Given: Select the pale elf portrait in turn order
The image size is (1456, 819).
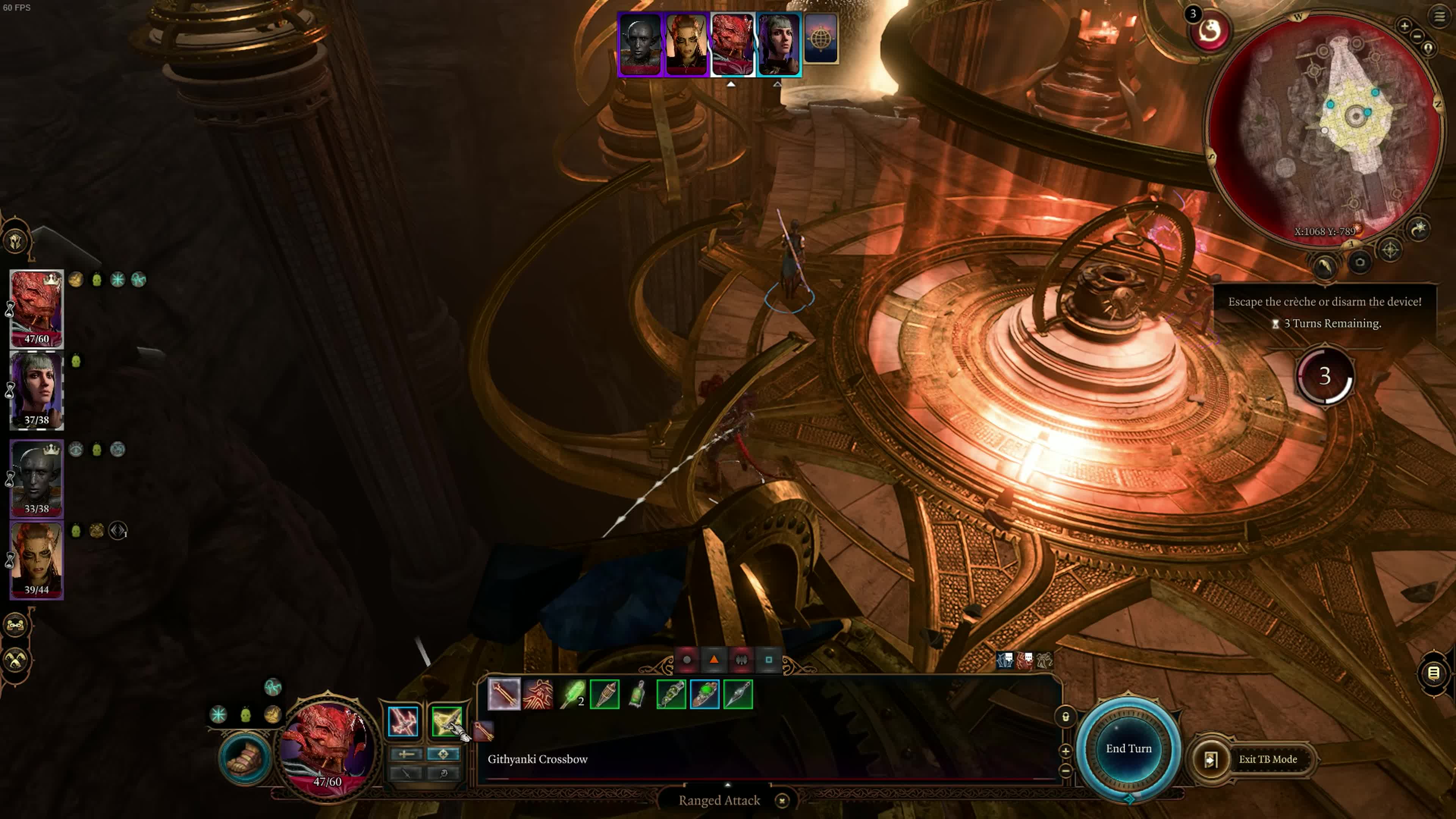Looking at the screenshot, I should 640,44.
